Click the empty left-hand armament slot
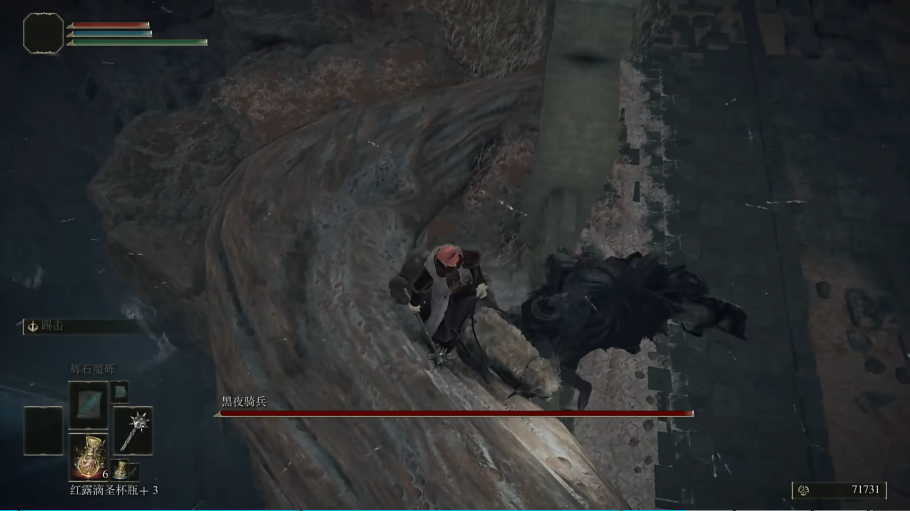 (43, 431)
